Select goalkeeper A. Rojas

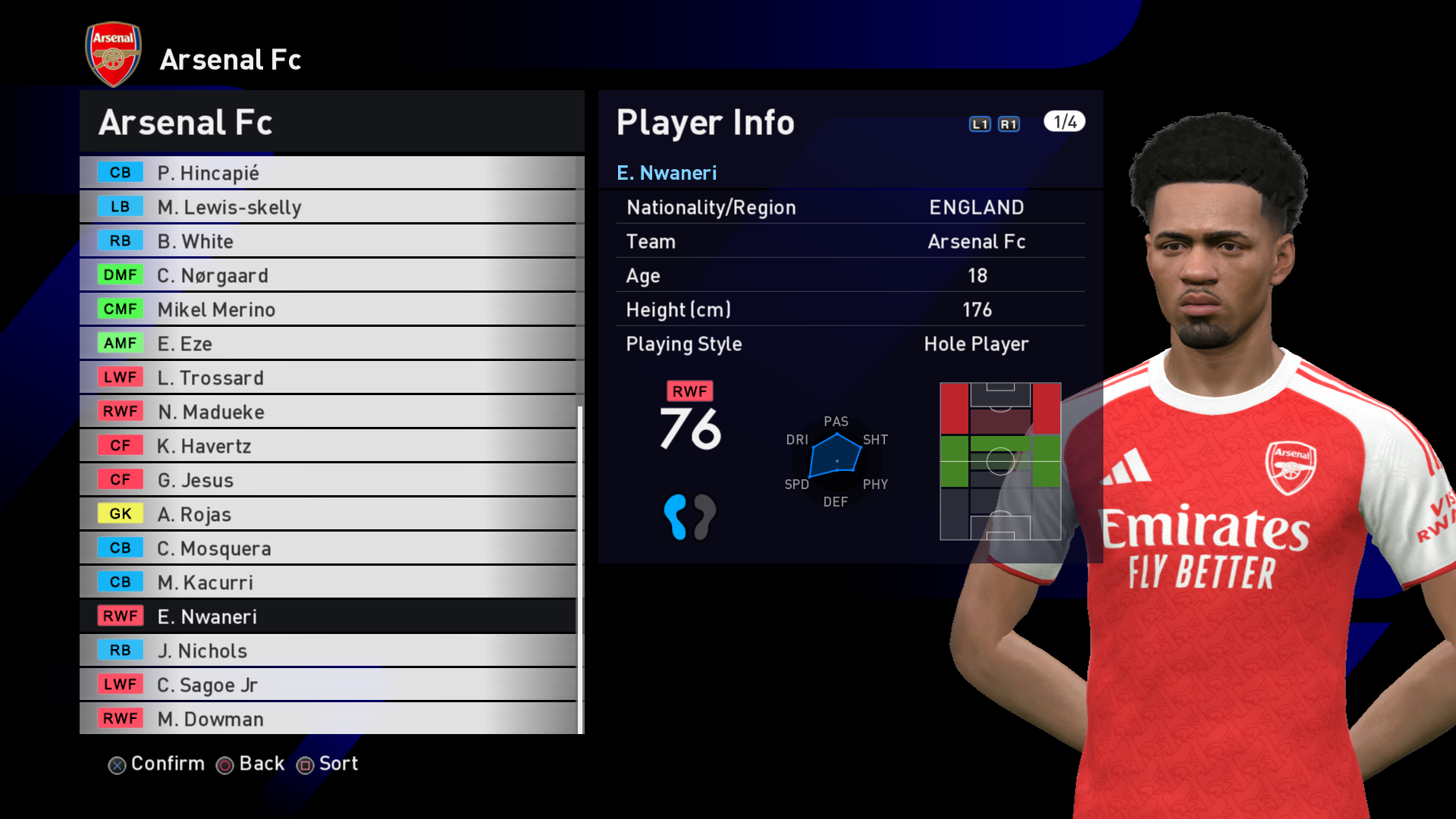click(328, 514)
